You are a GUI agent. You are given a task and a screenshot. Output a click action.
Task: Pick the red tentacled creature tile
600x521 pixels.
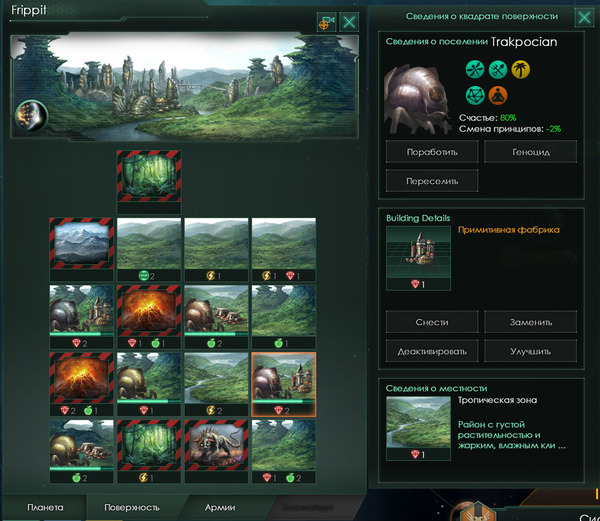(216, 444)
